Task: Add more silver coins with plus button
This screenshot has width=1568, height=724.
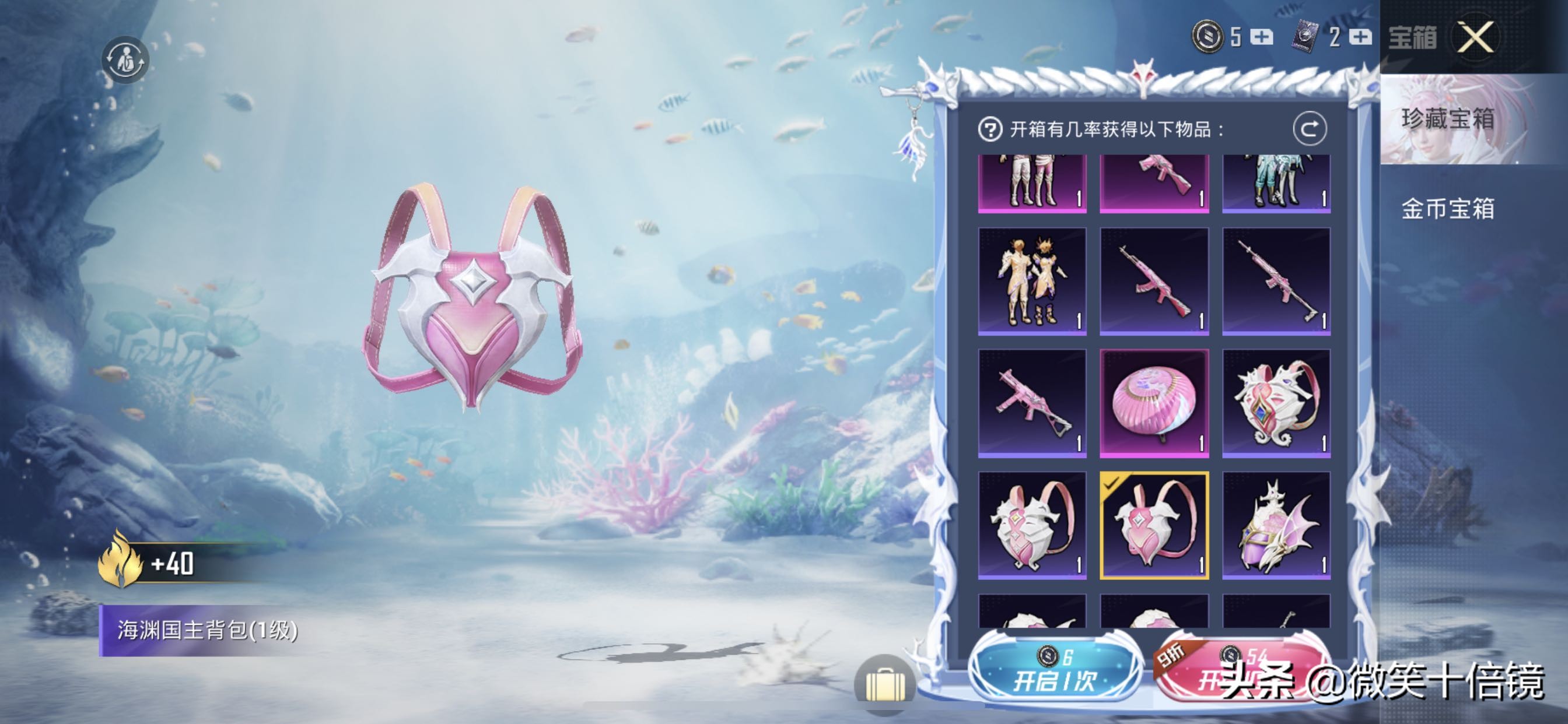Action: [1261, 37]
